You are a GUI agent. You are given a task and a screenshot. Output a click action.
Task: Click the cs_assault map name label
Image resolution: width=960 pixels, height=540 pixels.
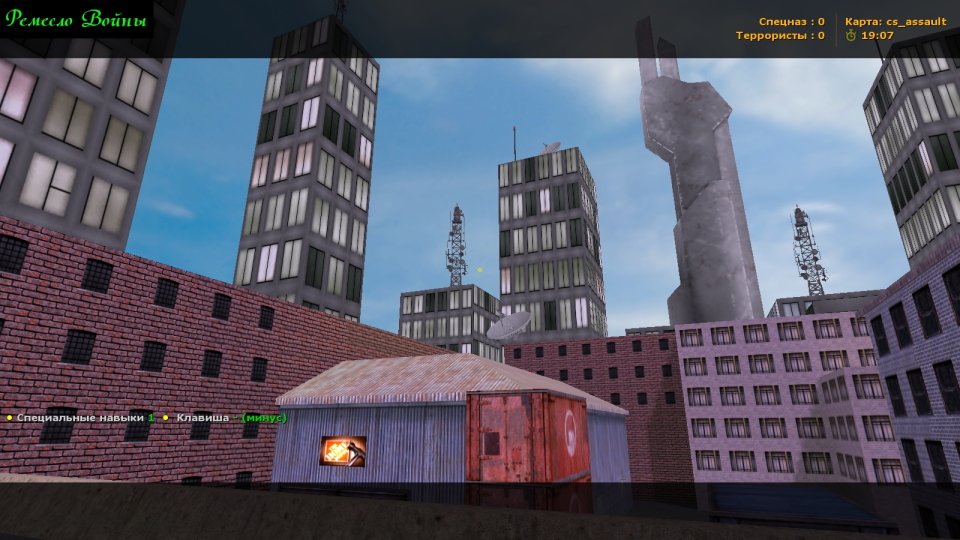click(x=916, y=21)
